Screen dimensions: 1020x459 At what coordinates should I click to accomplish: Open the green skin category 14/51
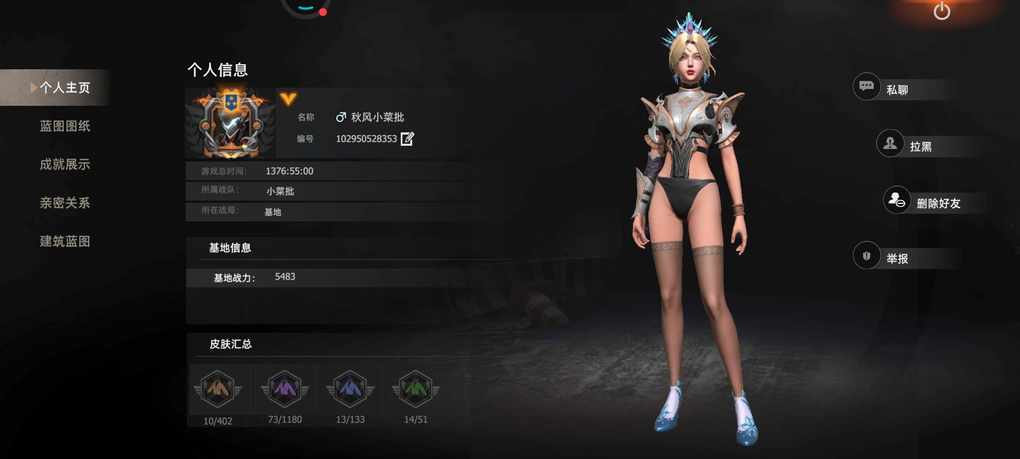click(x=415, y=388)
